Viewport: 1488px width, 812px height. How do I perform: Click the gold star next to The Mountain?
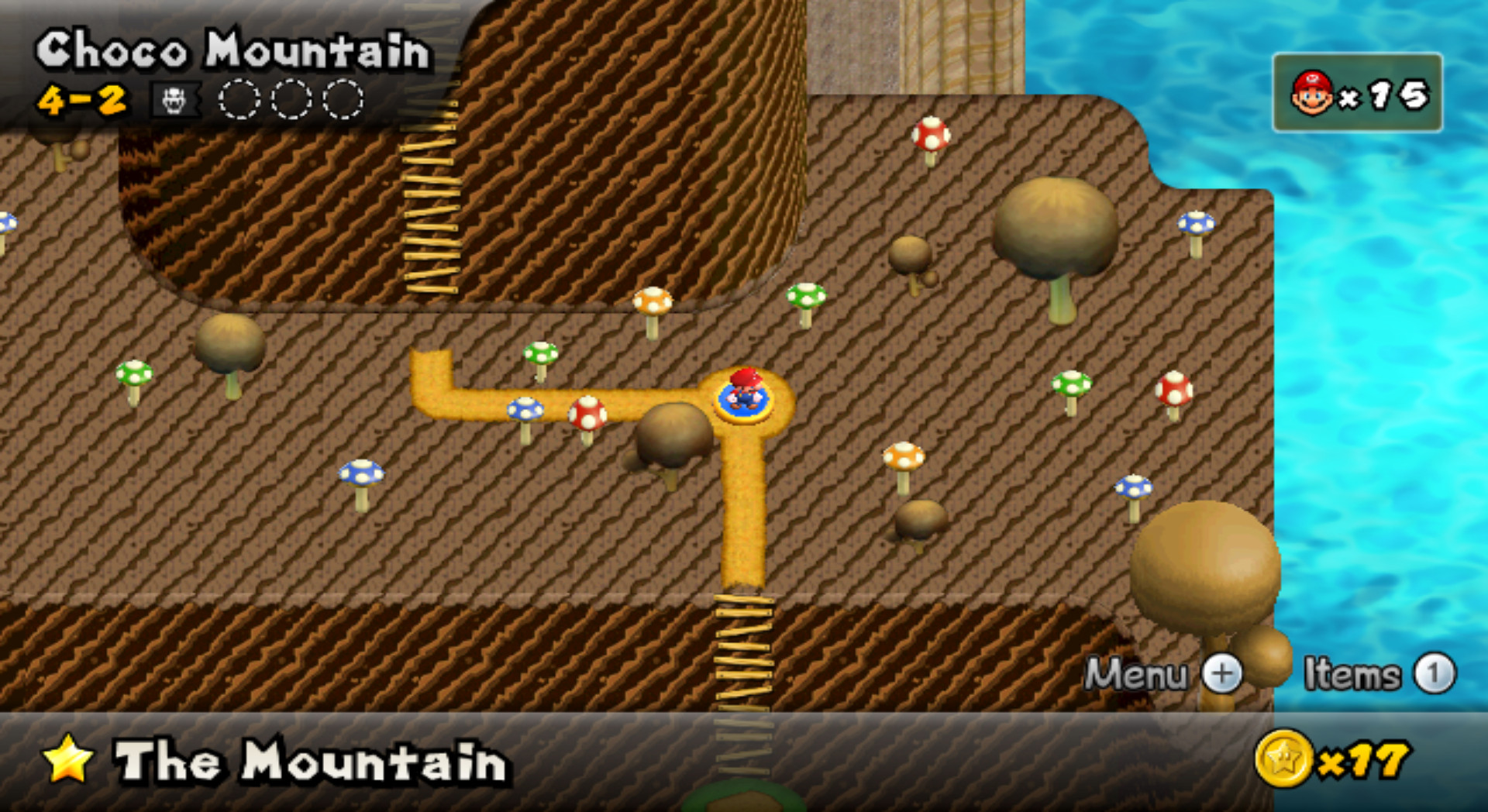tap(68, 762)
